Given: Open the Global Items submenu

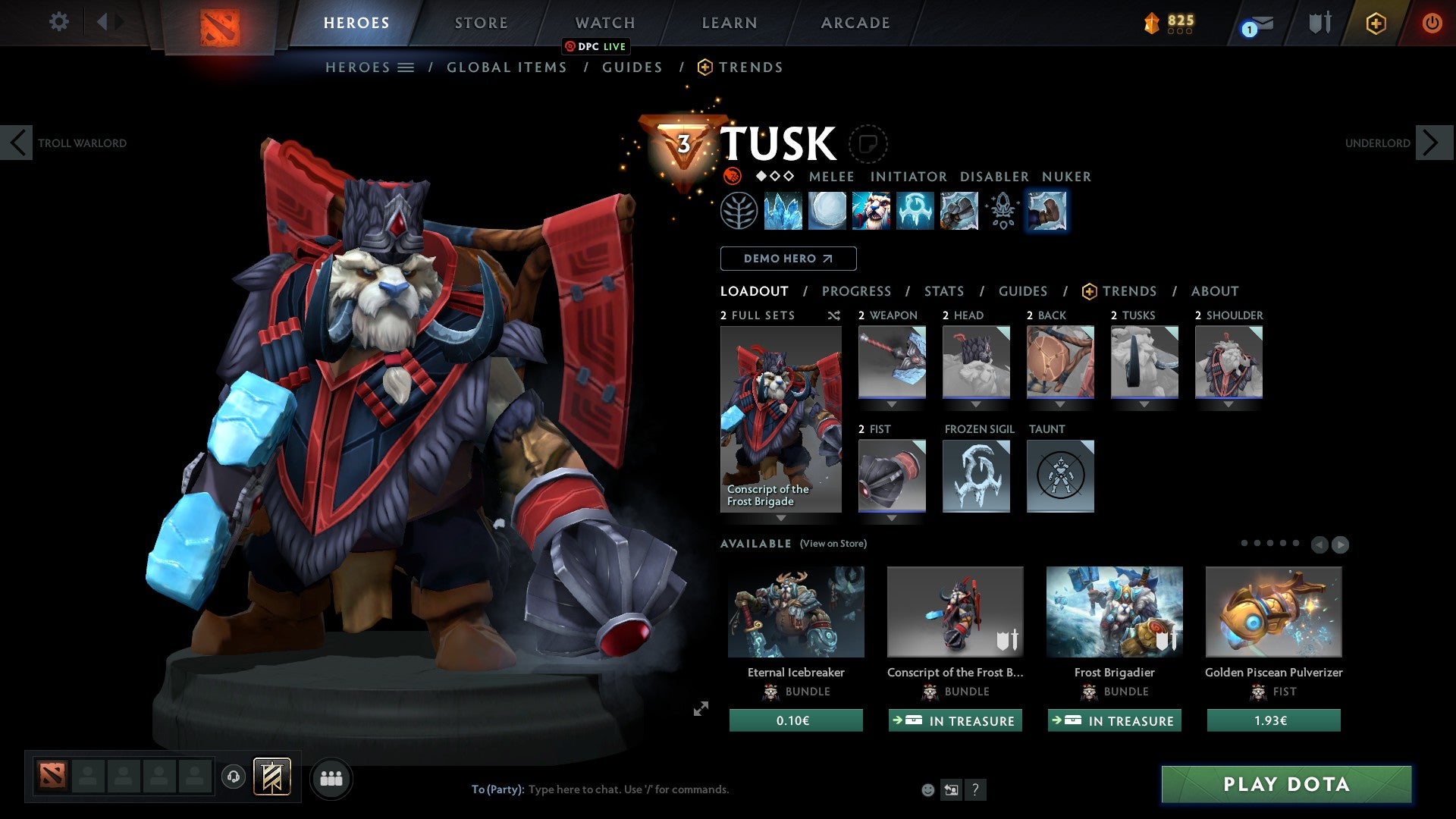Looking at the screenshot, I should [x=507, y=67].
